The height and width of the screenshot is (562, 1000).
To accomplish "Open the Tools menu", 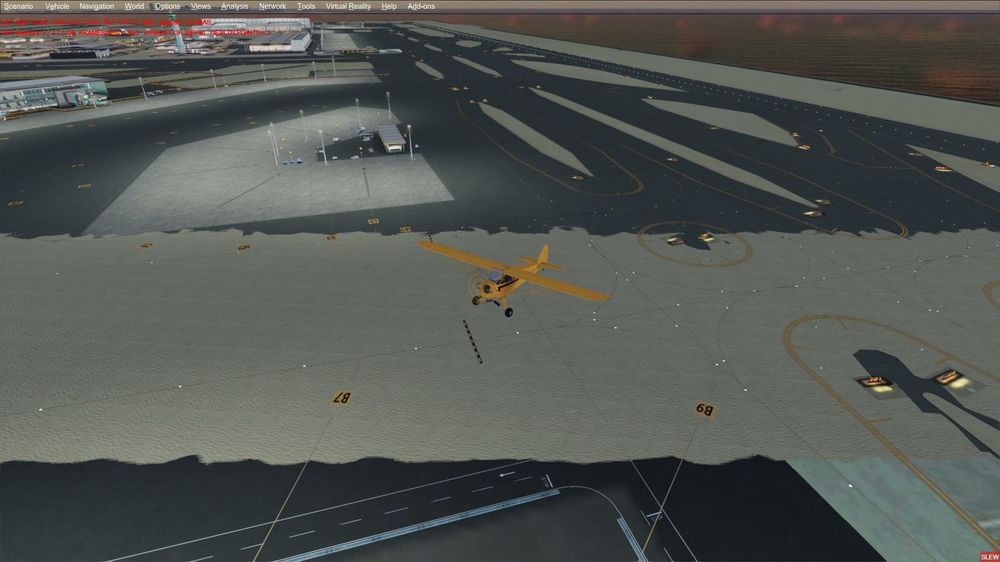I will point(306,6).
